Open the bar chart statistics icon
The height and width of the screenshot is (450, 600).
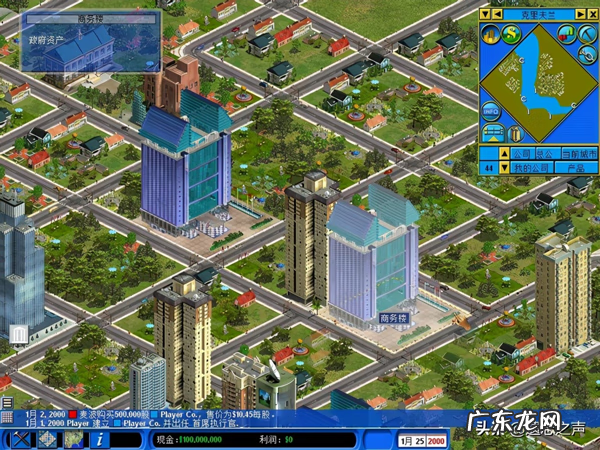[x=565, y=35]
